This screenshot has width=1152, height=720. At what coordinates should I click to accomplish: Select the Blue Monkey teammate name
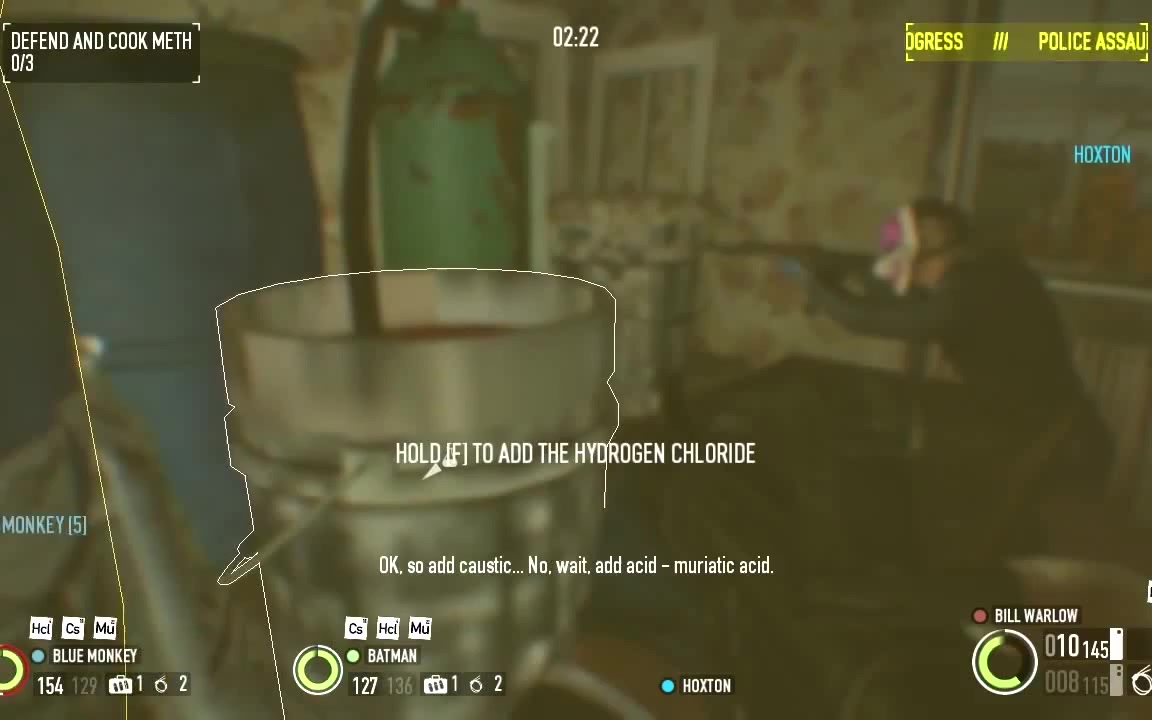coord(94,656)
